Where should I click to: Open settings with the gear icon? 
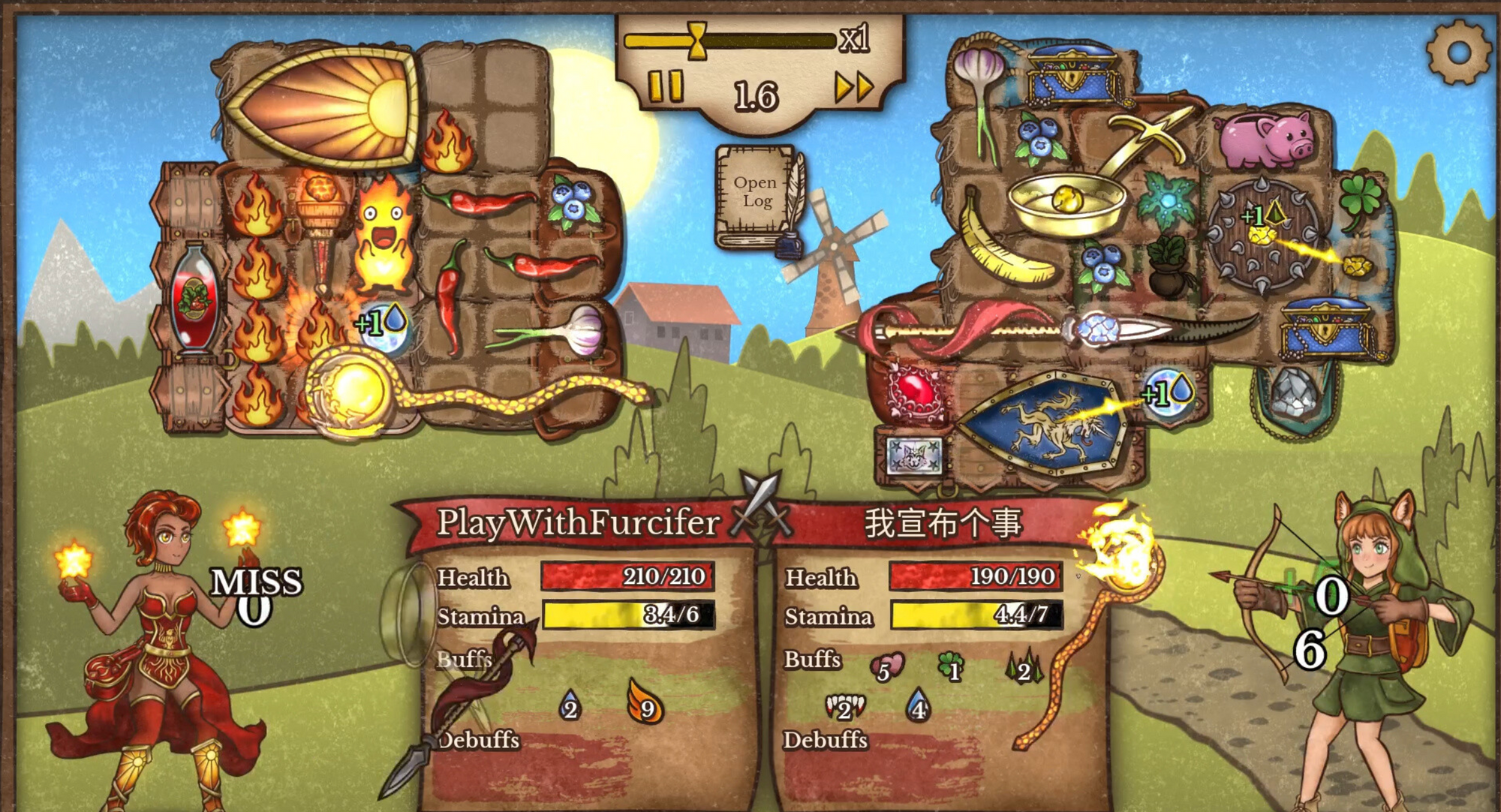(1458, 52)
